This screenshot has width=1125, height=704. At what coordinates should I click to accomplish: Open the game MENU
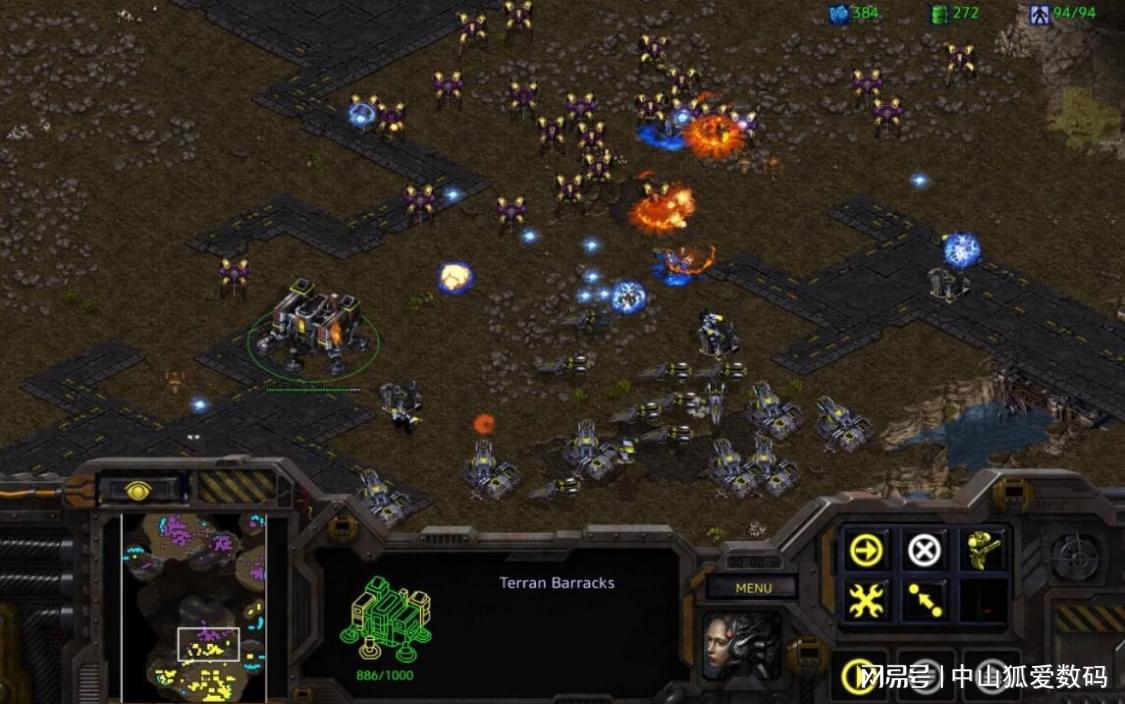pyautogui.click(x=753, y=588)
